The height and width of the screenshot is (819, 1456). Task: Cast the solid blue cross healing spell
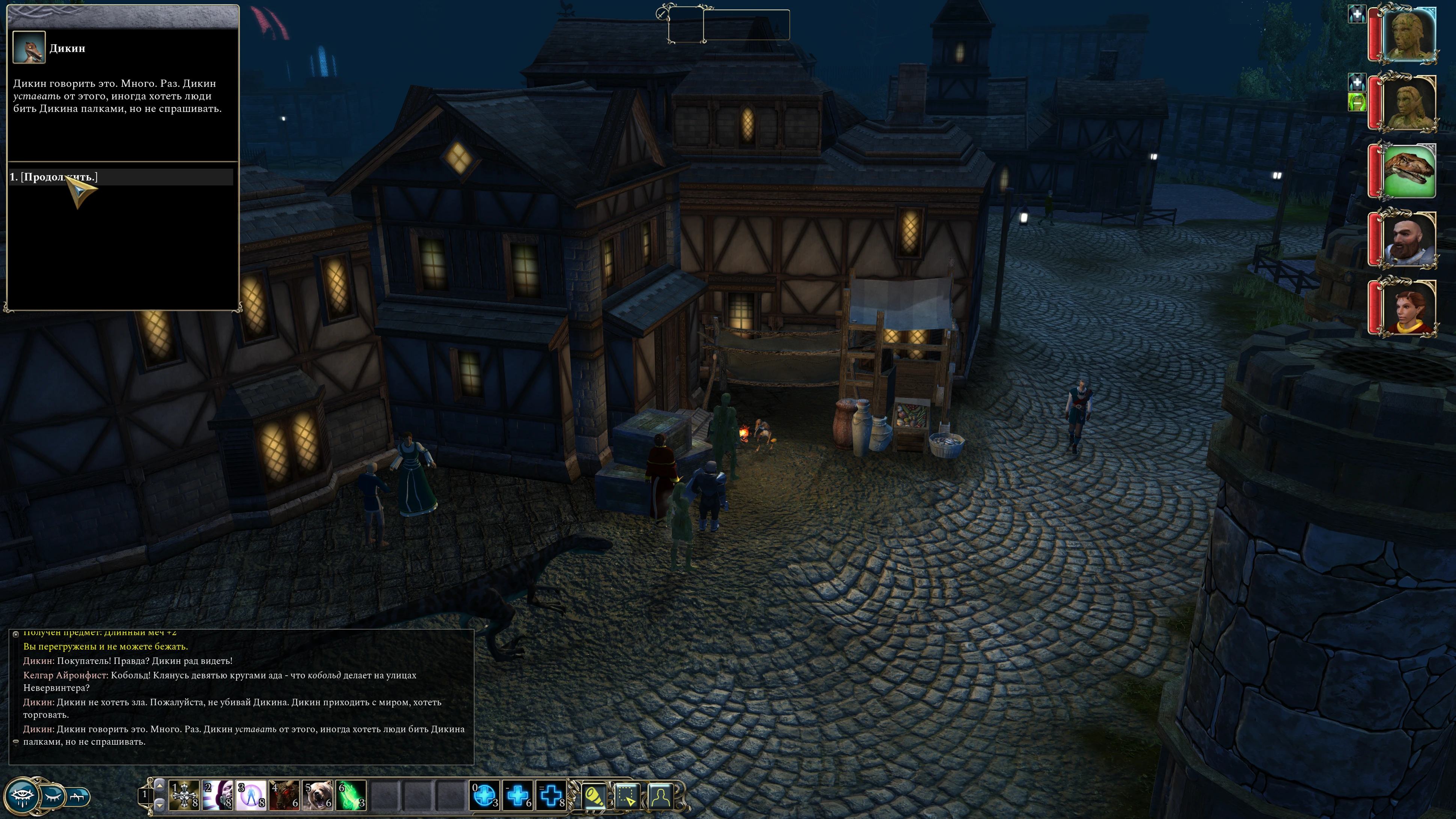tap(518, 795)
